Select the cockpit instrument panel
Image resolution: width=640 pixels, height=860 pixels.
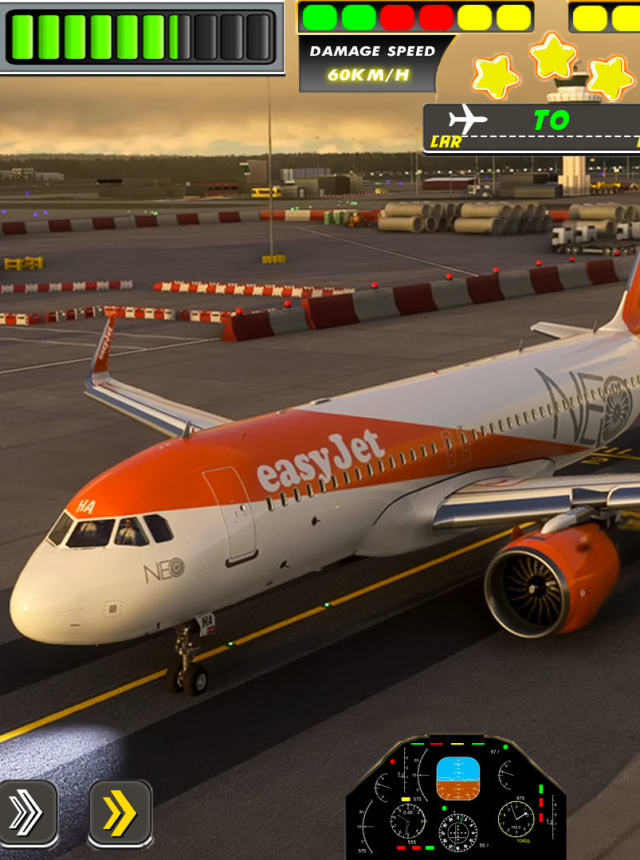point(456,800)
